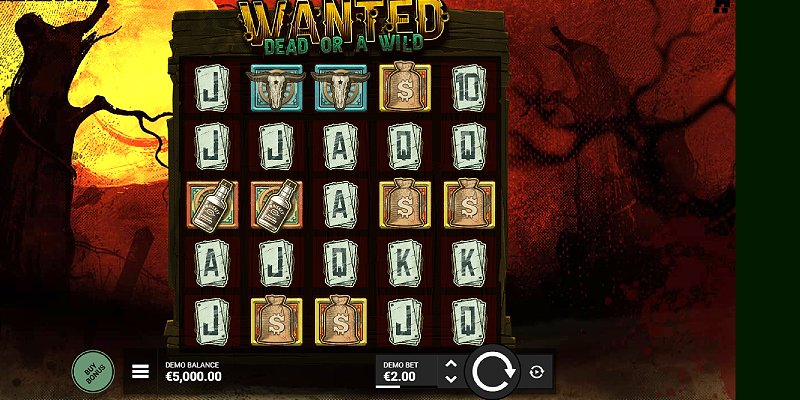Open the autoplay settings icon

click(x=537, y=372)
